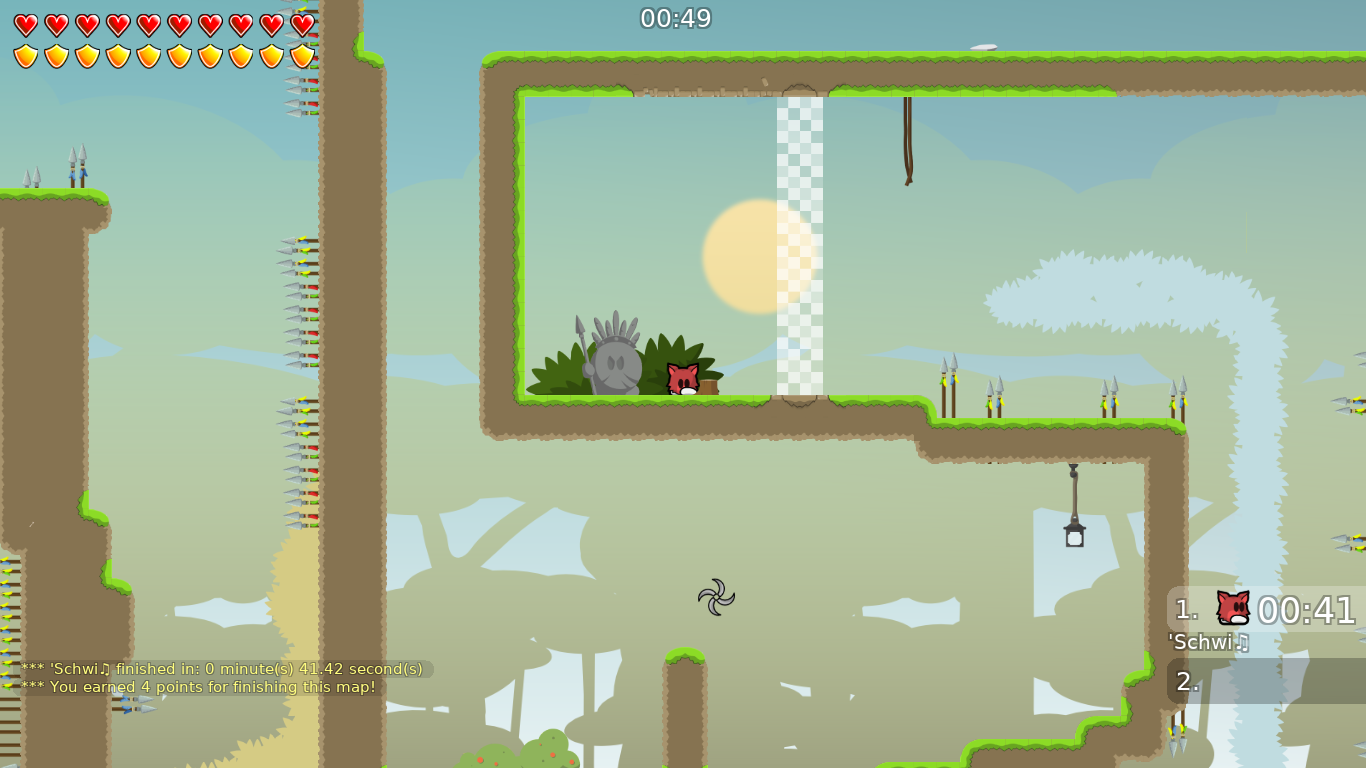Click the fox avatar on the leaderboard

(1232, 608)
